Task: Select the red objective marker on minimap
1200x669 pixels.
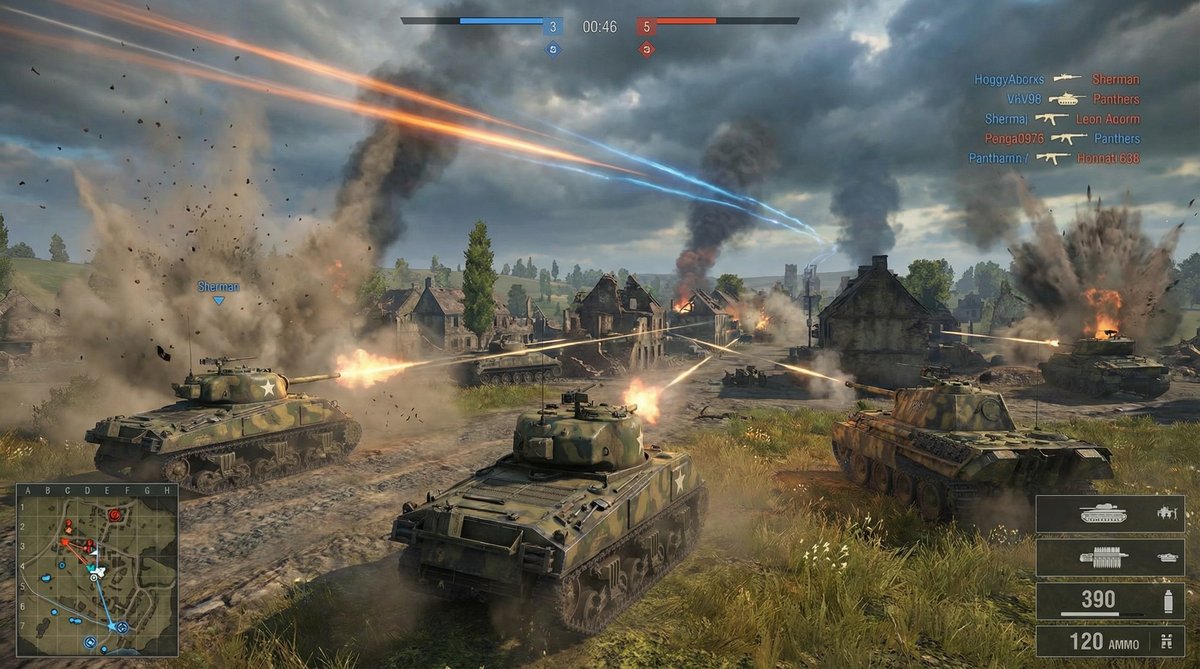Action: 114,515
